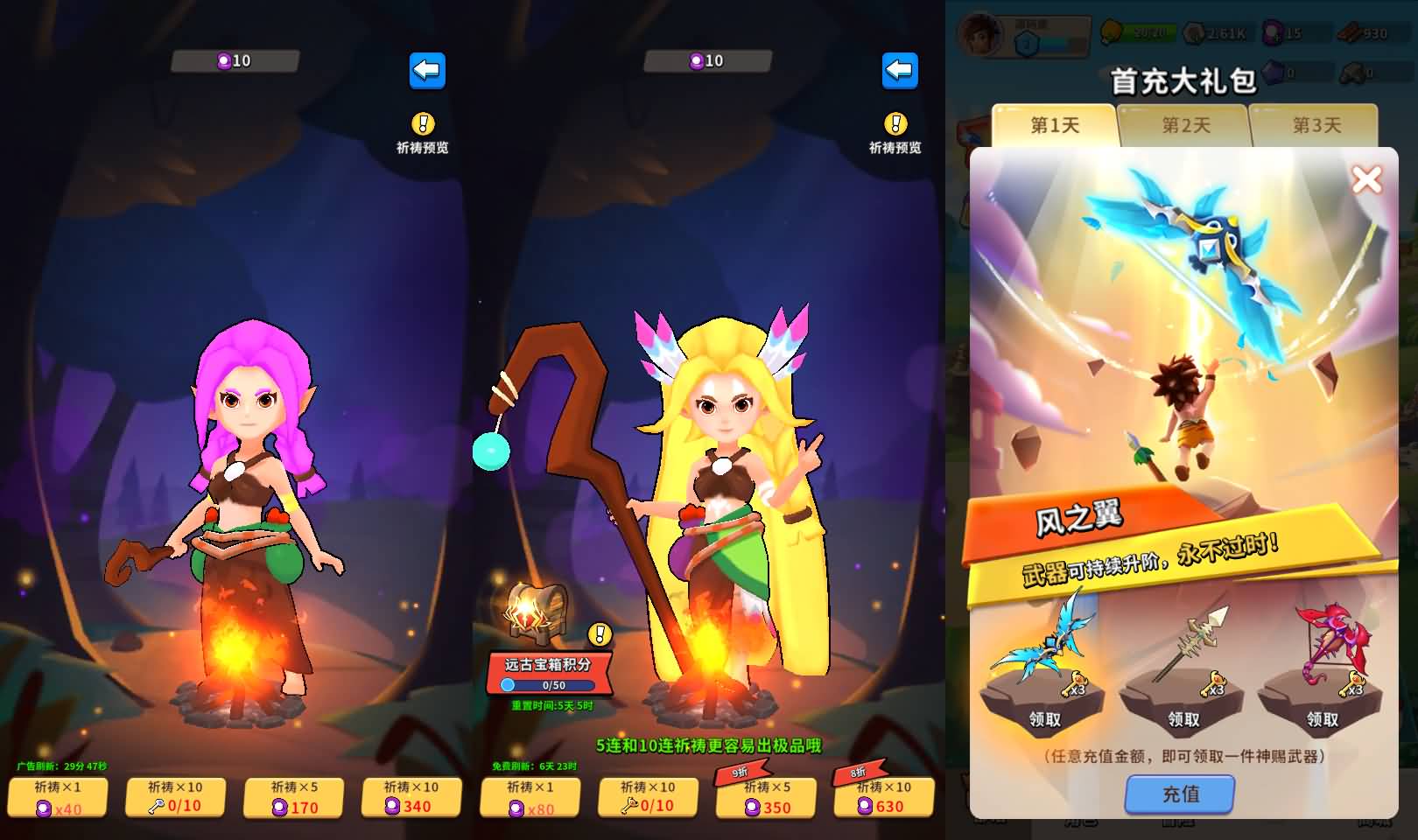
Task: Buy 祈祷×10 costing 340 gems
Action: point(411,797)
